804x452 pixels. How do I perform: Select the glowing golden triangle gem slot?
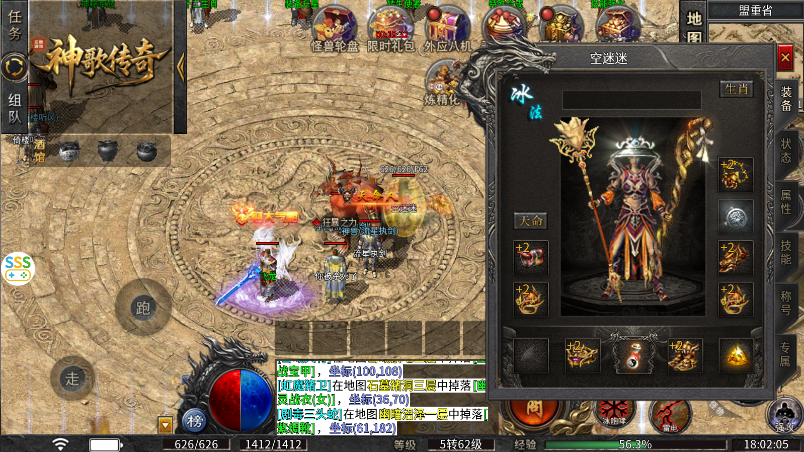(736, 356)
